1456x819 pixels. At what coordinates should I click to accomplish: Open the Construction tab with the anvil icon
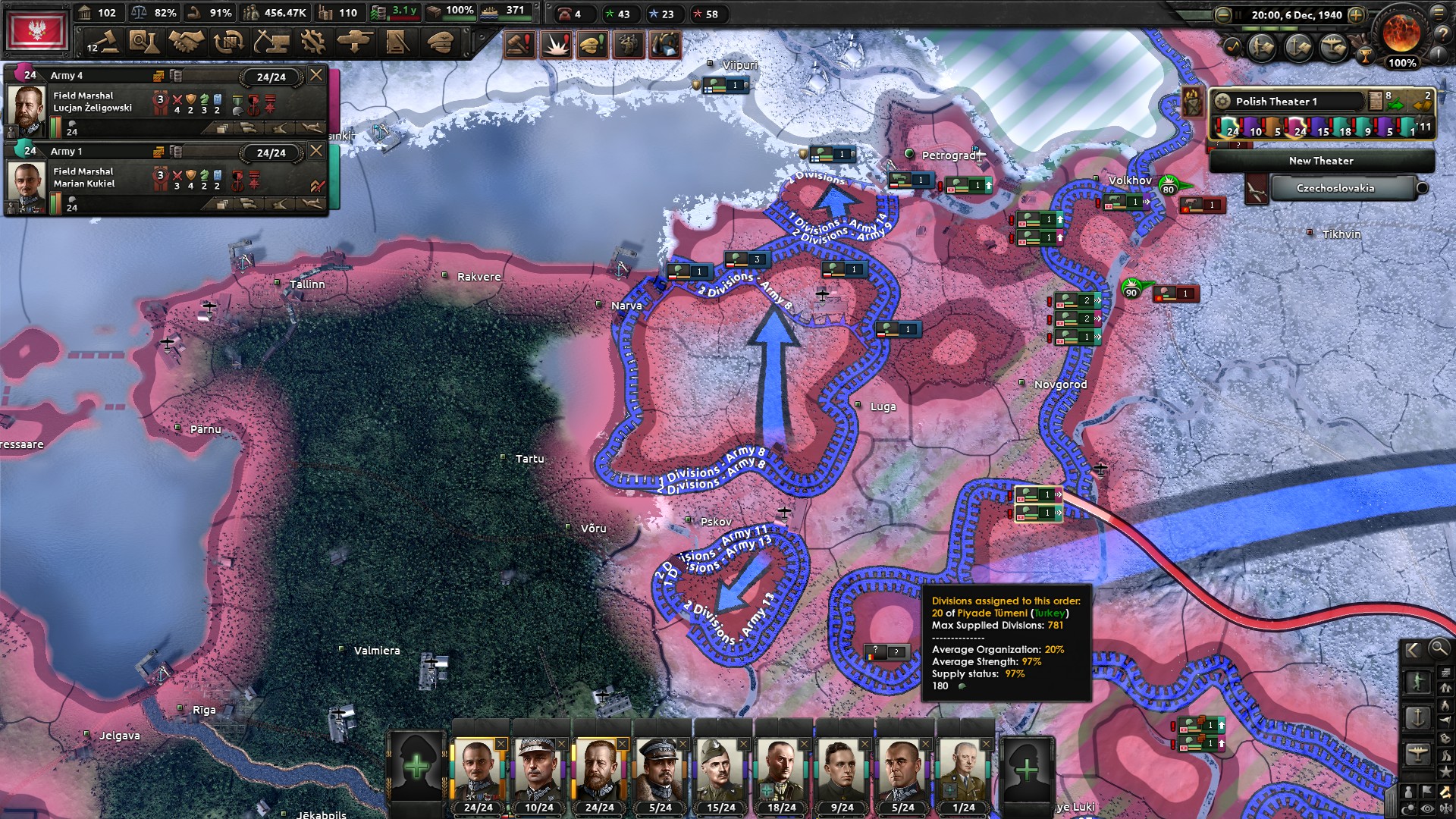click(271, 43)
